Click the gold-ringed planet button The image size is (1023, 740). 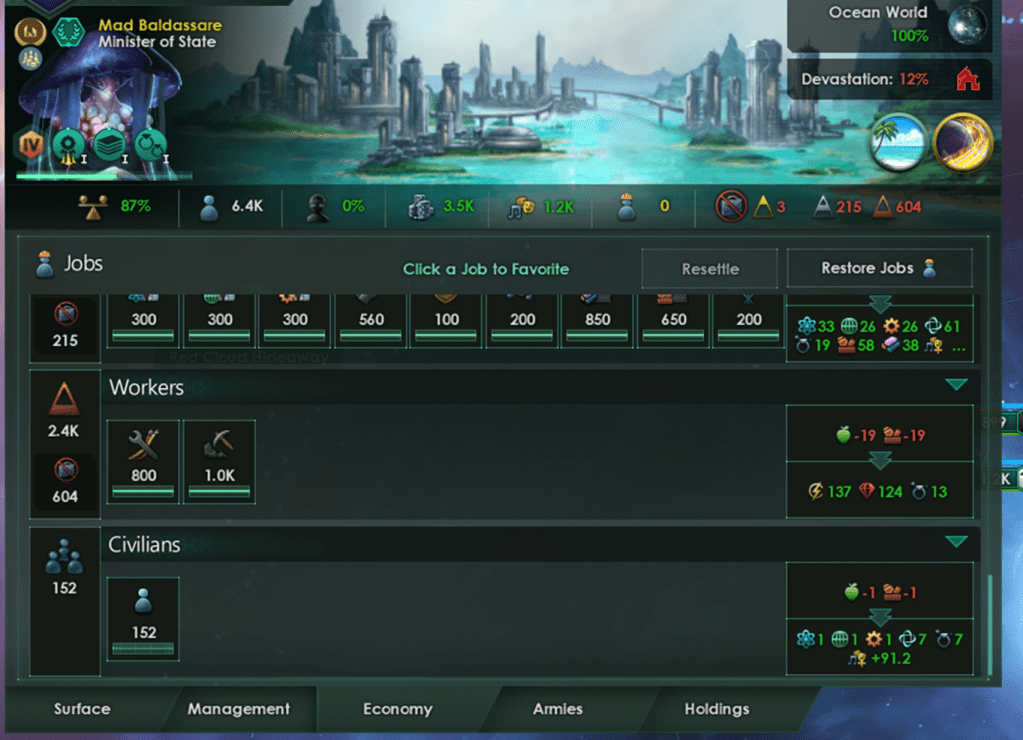click(x=961, y=142)
